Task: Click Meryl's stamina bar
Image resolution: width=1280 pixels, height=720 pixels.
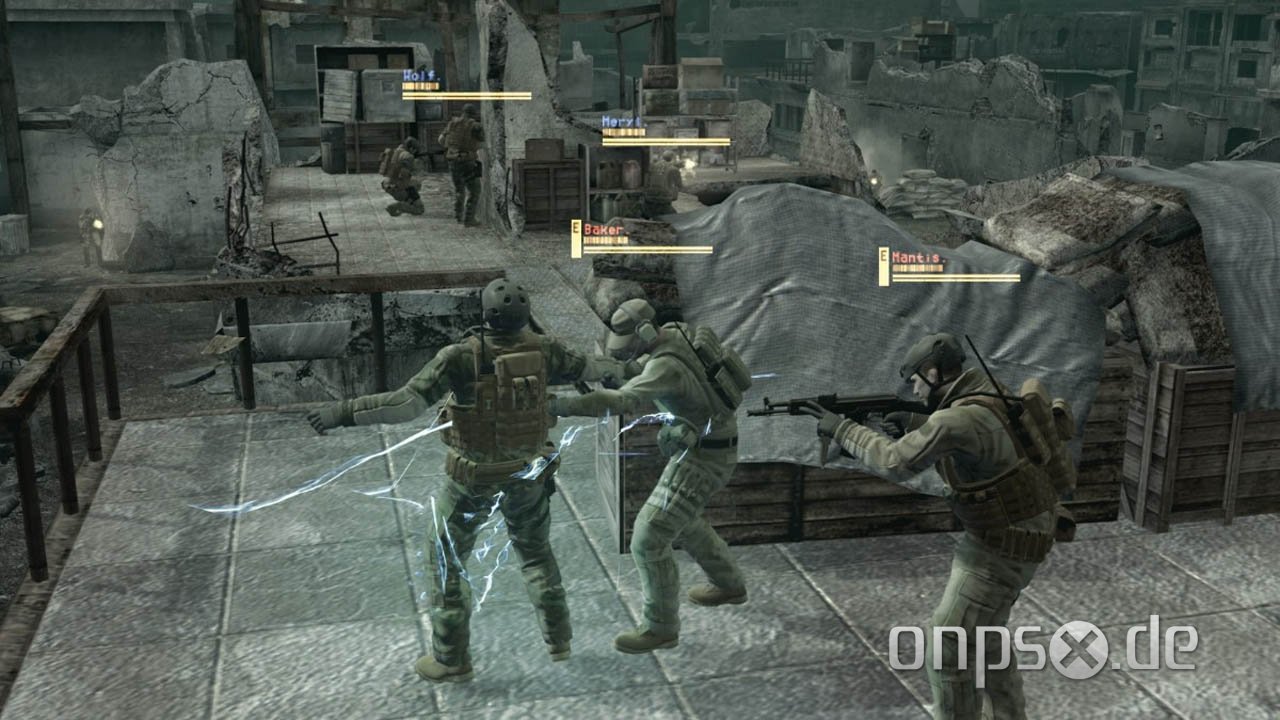Action: 666,143
